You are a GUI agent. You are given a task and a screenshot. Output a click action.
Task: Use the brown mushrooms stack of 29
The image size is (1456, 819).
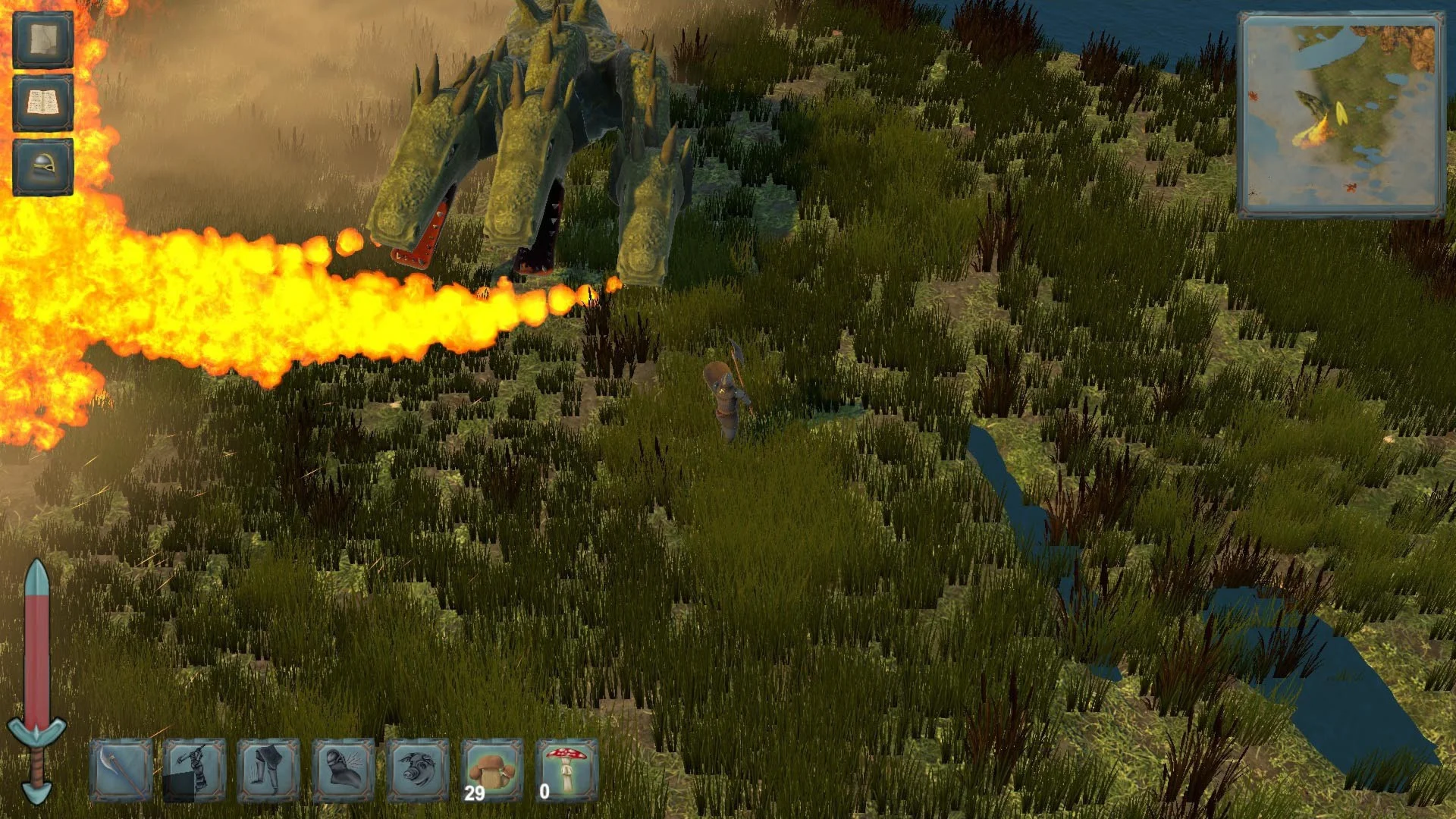[x=491, y=770]
